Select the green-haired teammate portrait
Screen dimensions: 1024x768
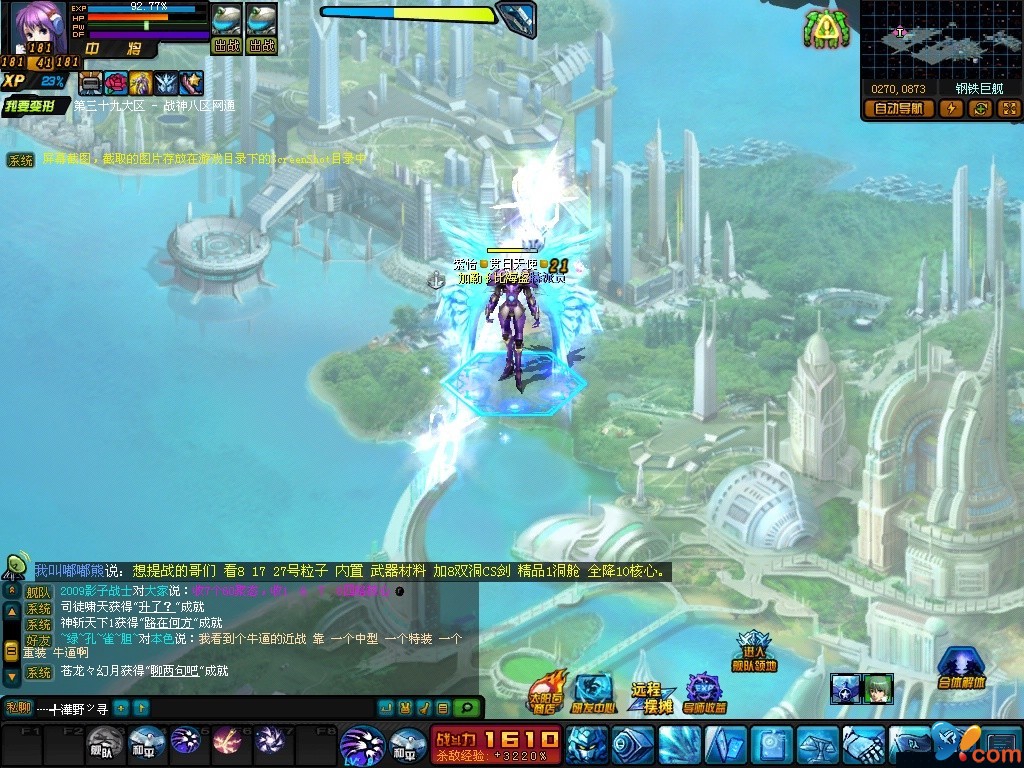pos(878,688)
